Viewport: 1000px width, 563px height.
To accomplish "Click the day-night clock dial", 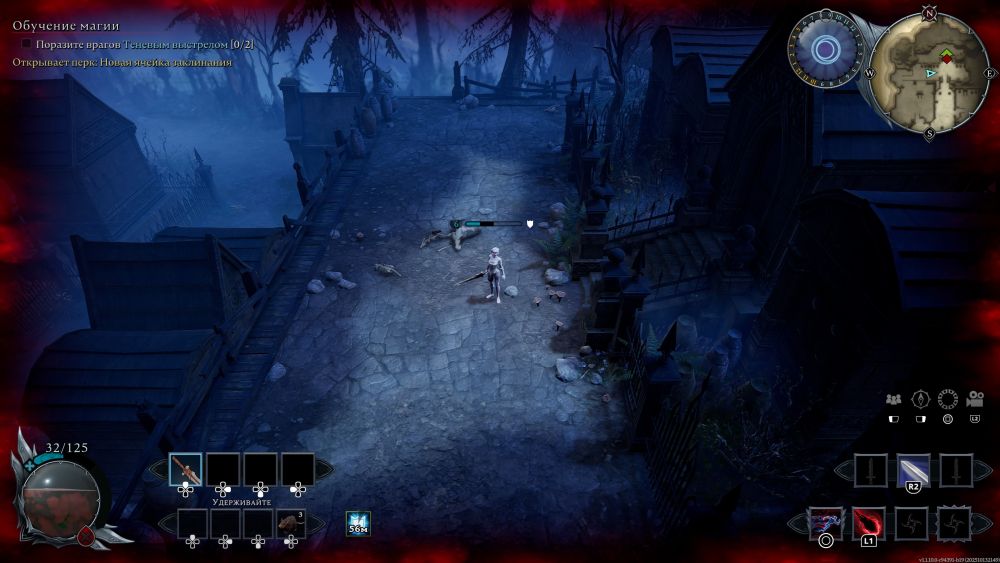I will click(x=825, y=49).
